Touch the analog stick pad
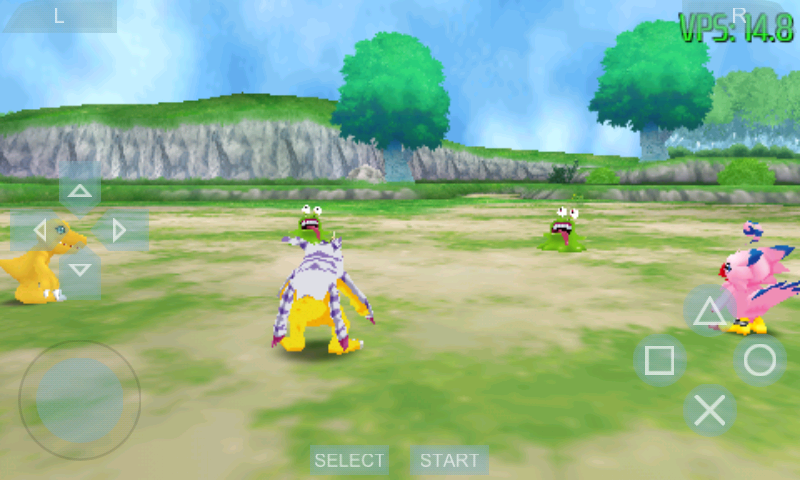The width and height of the screenshot is (800, 480). click(x=80, y=400)
